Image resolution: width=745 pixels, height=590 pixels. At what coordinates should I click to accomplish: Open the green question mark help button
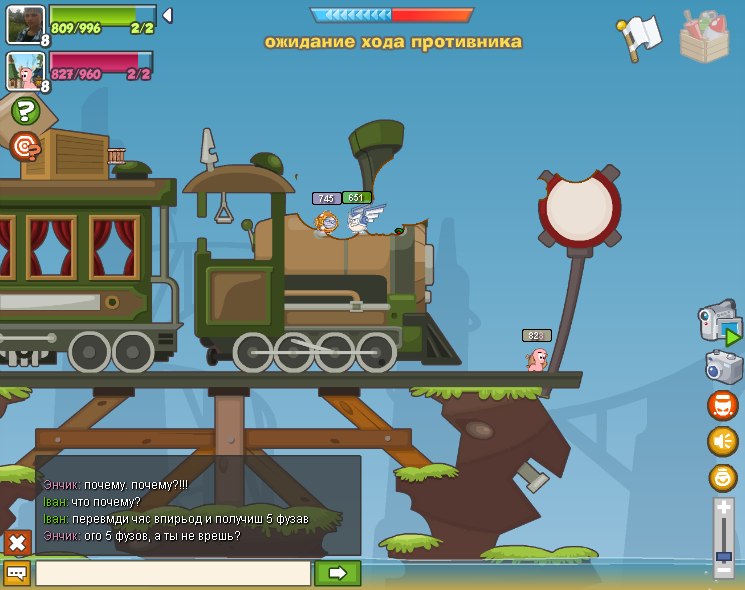(26, 111)
